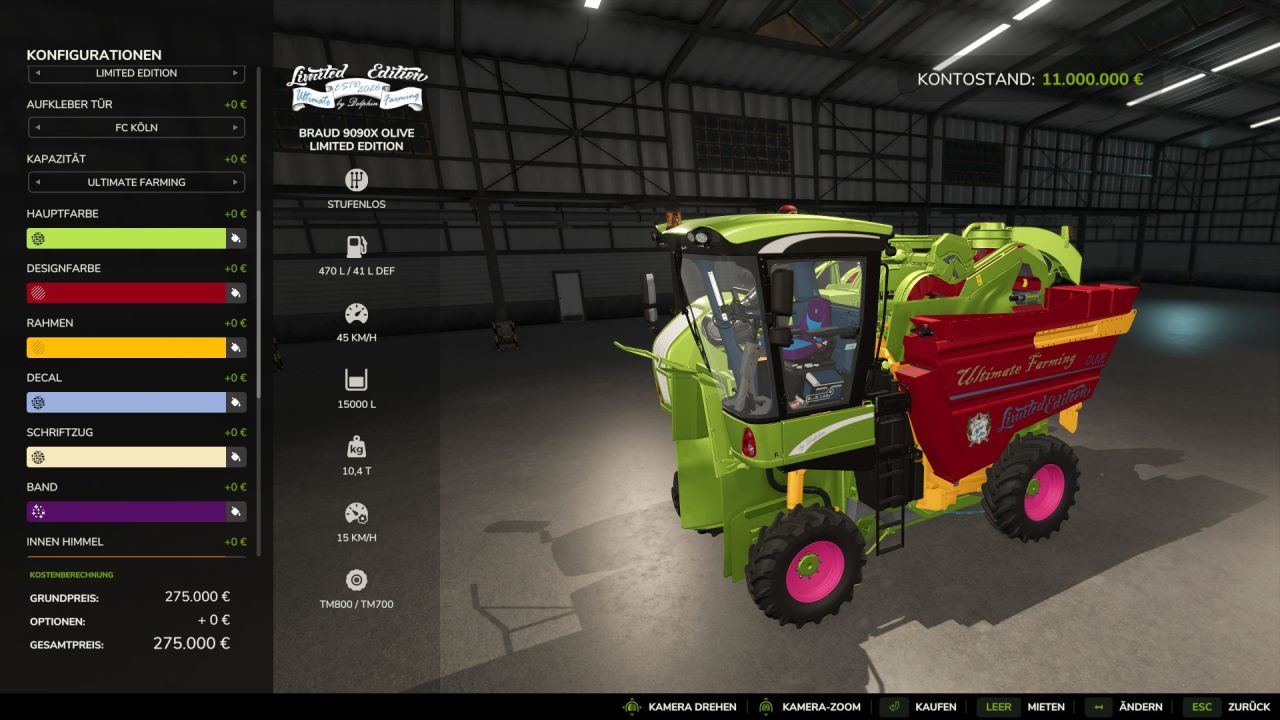Viewport: 1280px width, 720px height.
Task: Select the 10,4 T weight icon
Action: click(356, 448)
